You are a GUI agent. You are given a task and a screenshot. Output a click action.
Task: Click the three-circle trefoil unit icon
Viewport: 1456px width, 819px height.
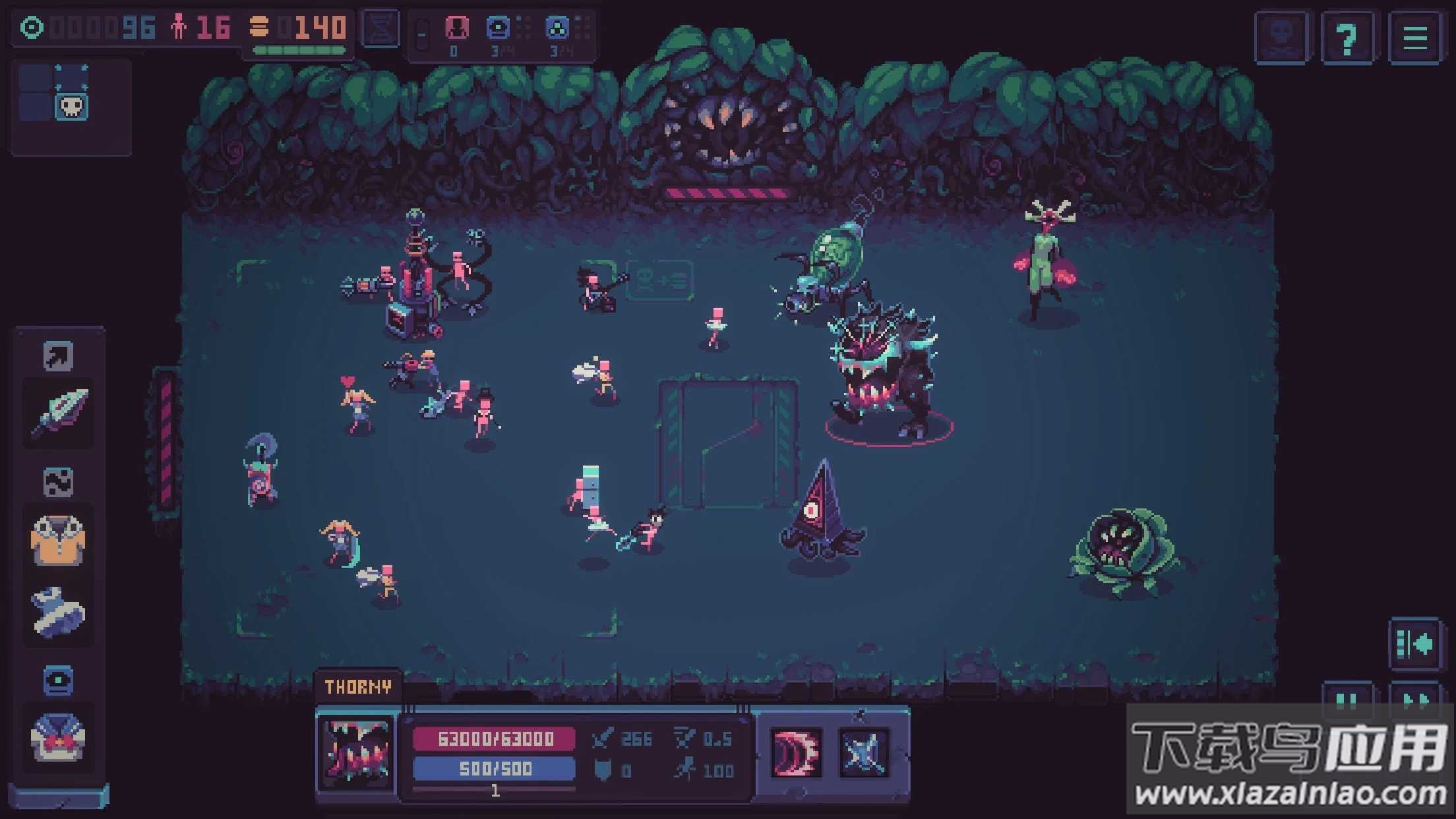558,28
